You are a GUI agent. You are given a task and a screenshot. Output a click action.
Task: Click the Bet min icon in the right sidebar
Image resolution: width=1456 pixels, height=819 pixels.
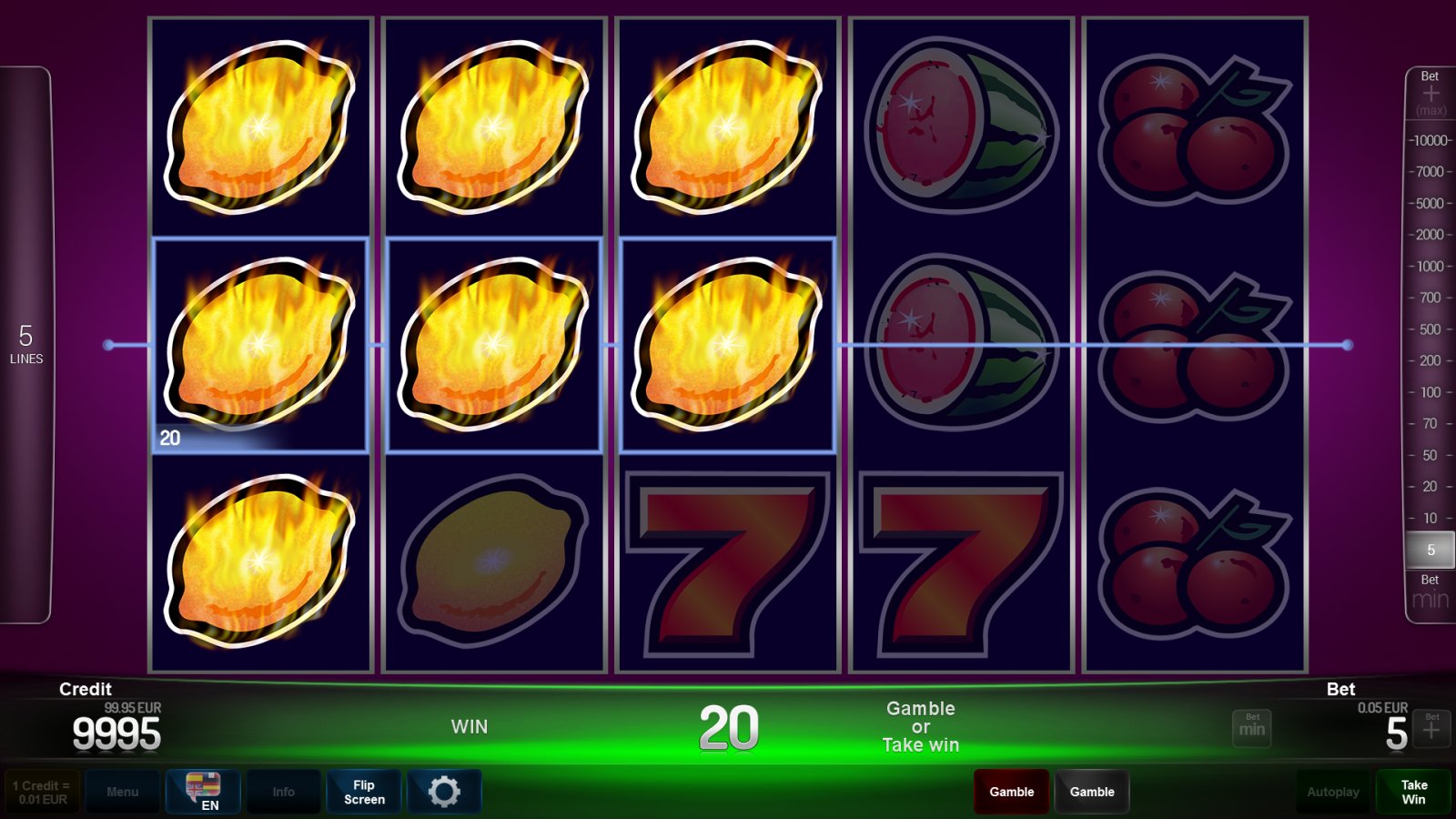[1429, 591]
